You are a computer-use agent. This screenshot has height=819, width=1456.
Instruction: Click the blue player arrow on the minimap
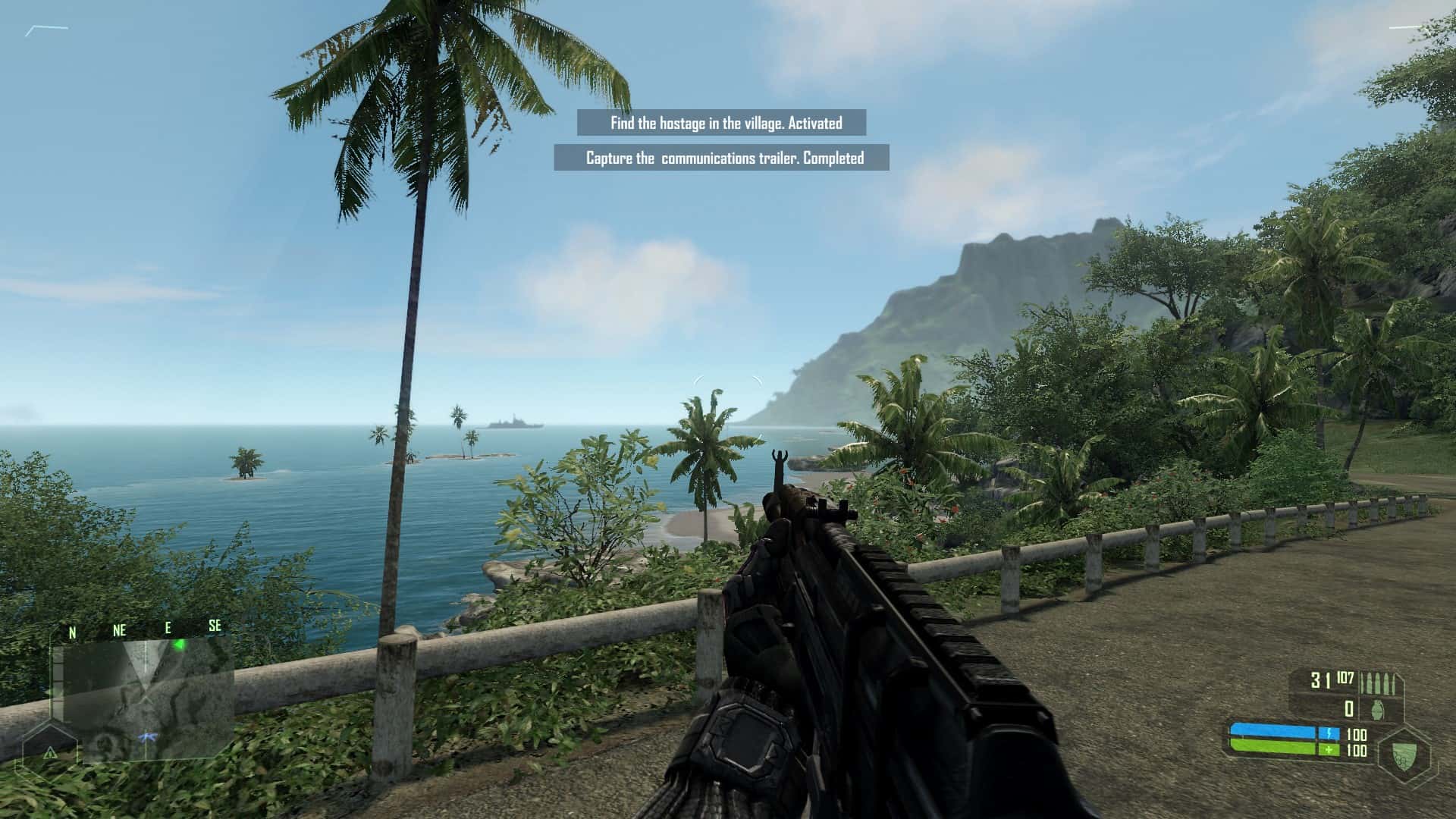click(x=148, y=737)
